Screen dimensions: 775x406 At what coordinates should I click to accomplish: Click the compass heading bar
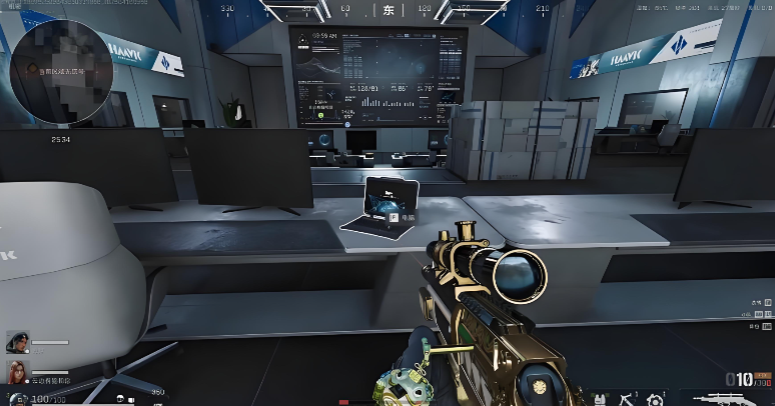pyautogui.click(x=388, y=10)
